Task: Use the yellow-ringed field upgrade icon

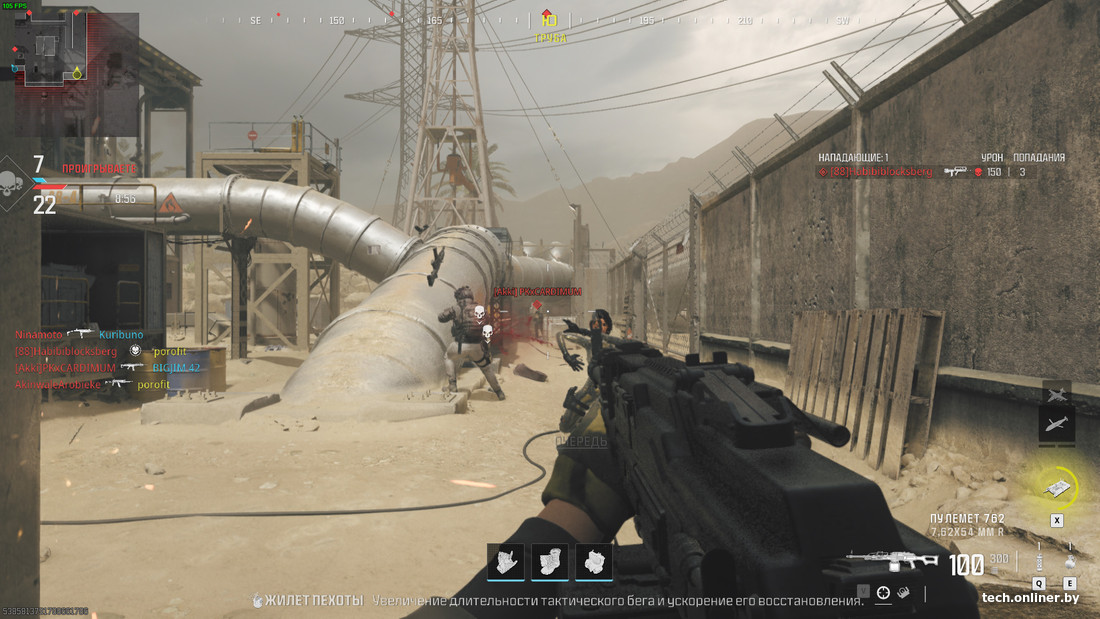Action: click(x=1057, y=488)
